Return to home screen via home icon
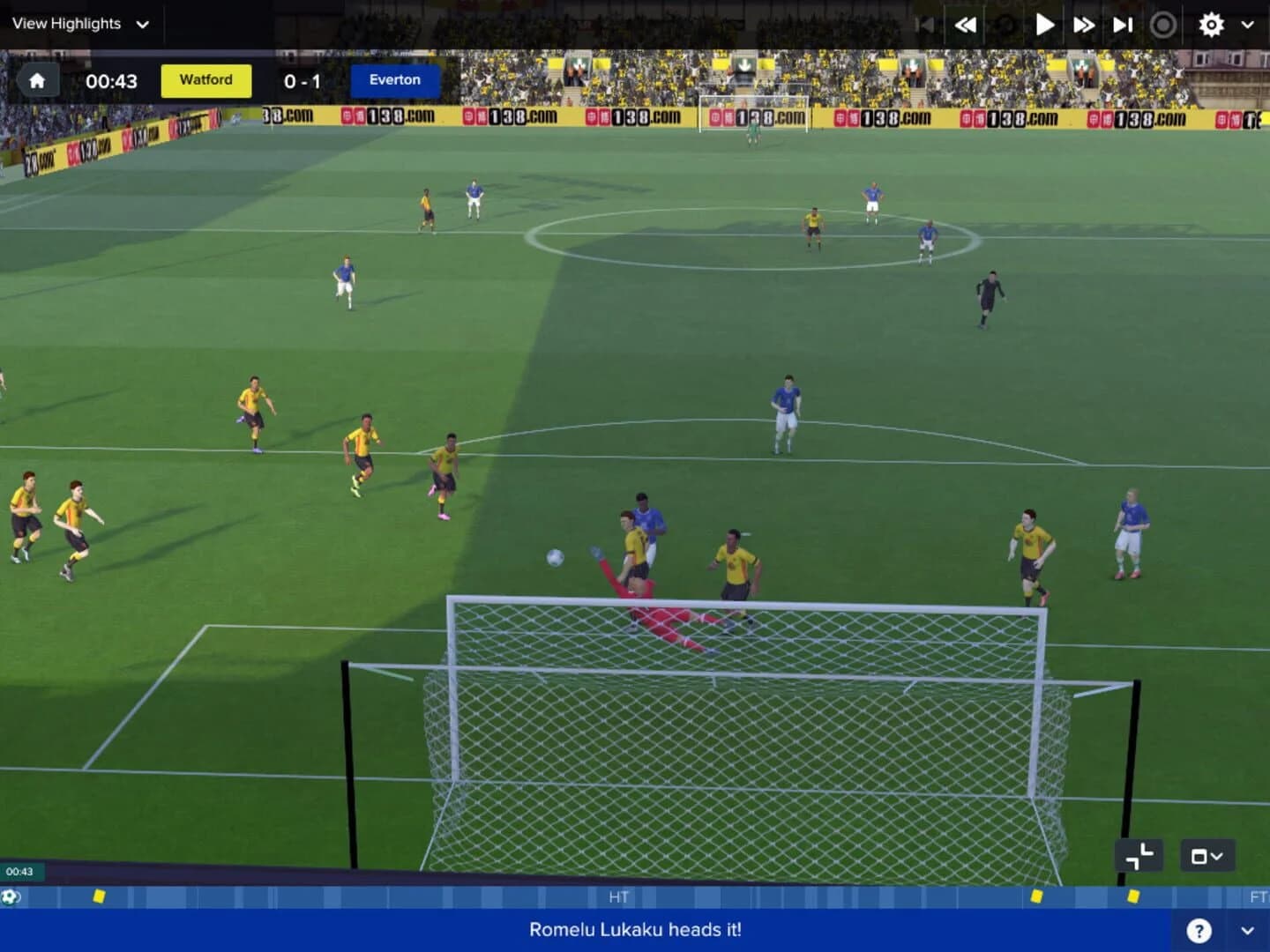Image resolution: width=1270 pixels, height=952 pixels. (37, 80)
